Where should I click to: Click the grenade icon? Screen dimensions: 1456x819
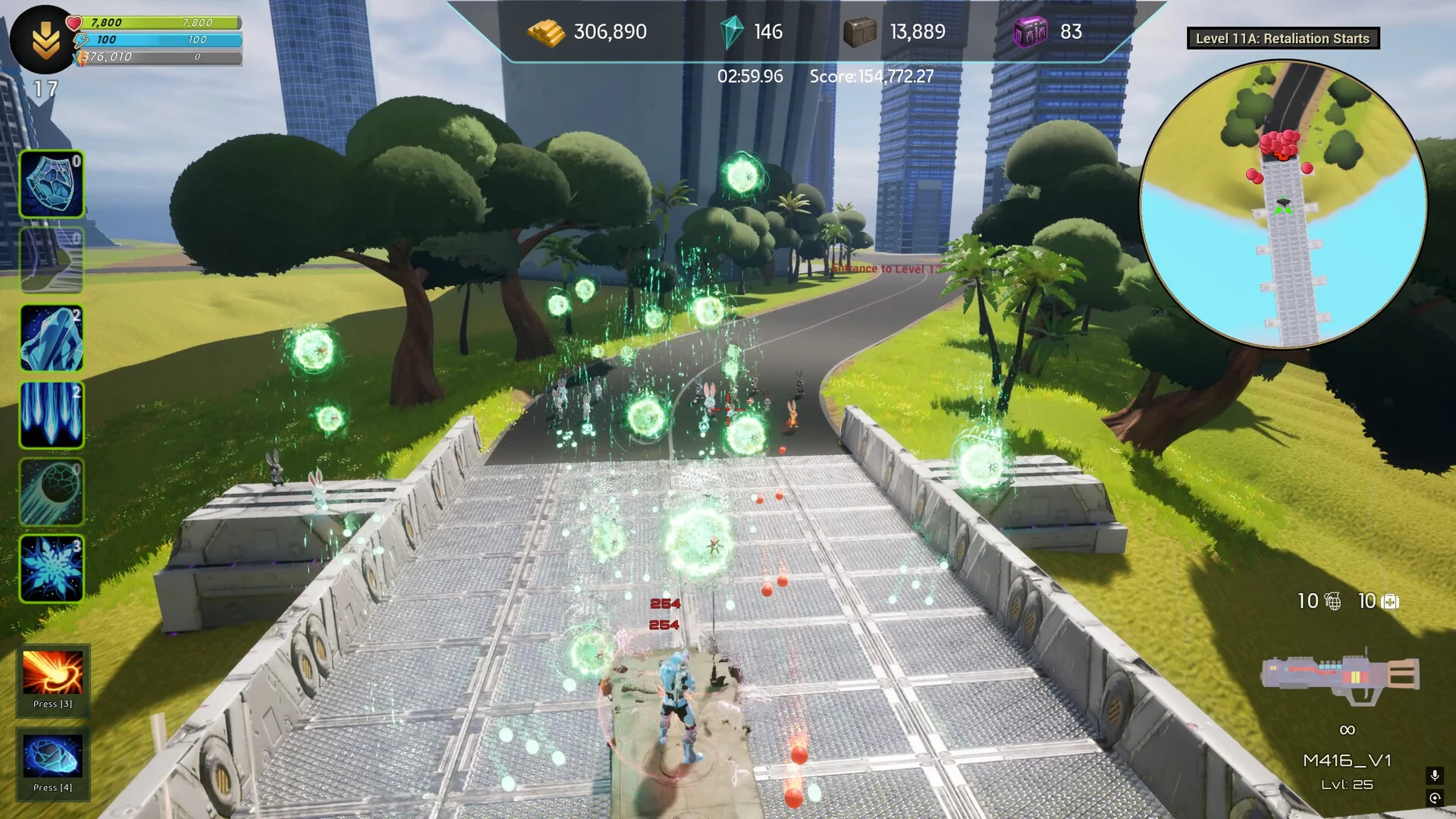click(x=1332, y=602)
